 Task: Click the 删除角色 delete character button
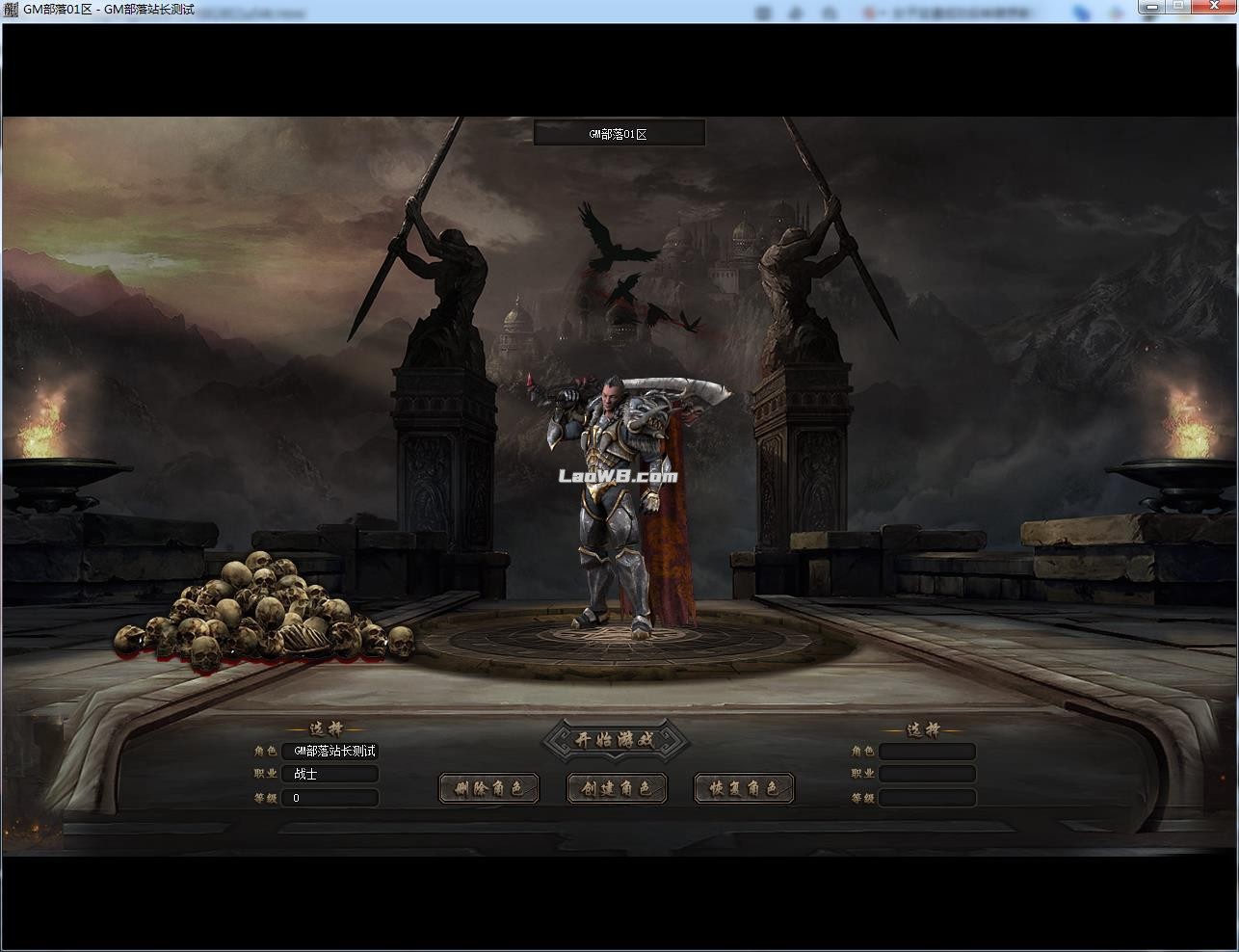(x=488, y=788)
